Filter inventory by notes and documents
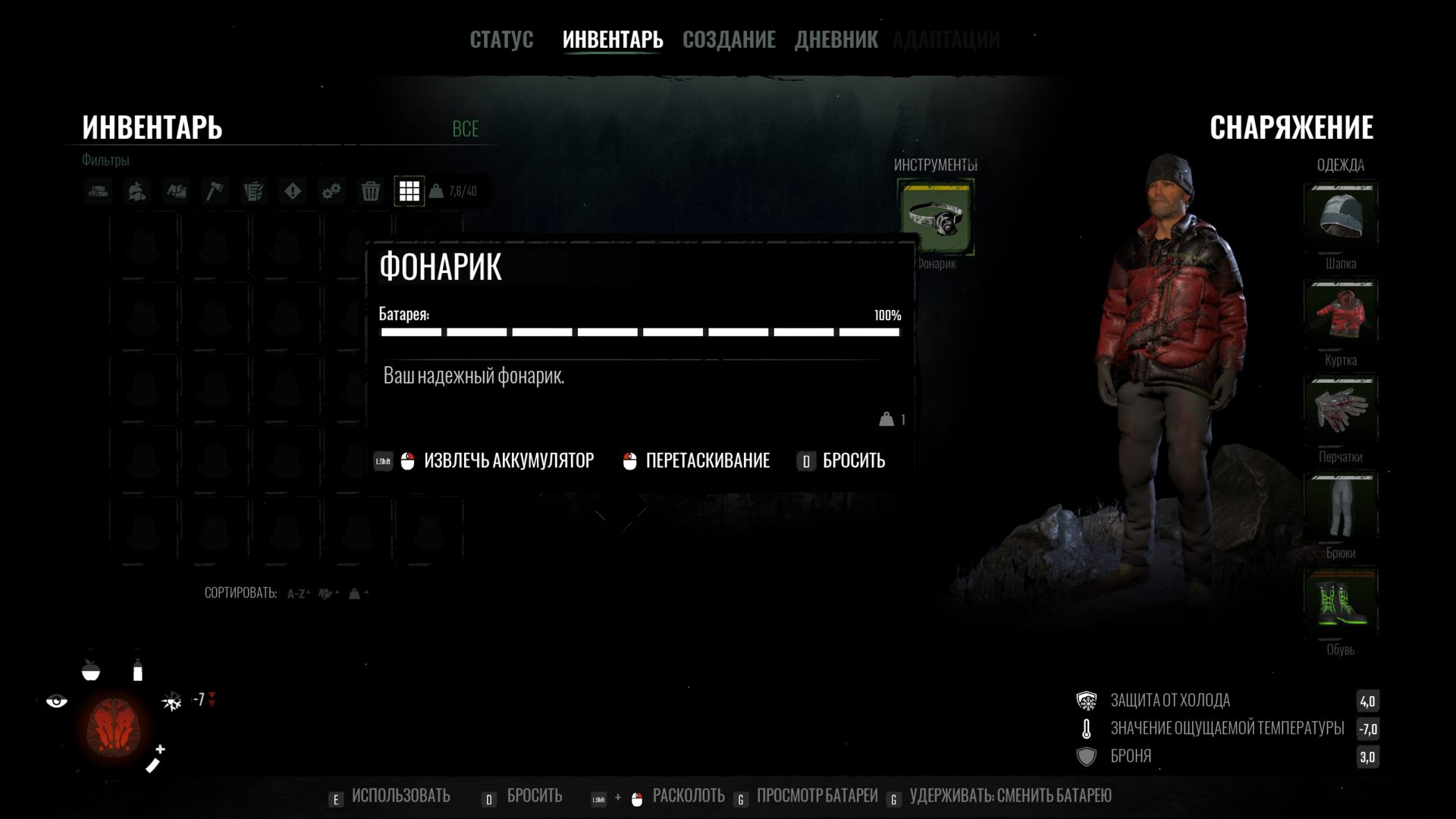This screenshot has width=1456, height=819. point(253,191)
